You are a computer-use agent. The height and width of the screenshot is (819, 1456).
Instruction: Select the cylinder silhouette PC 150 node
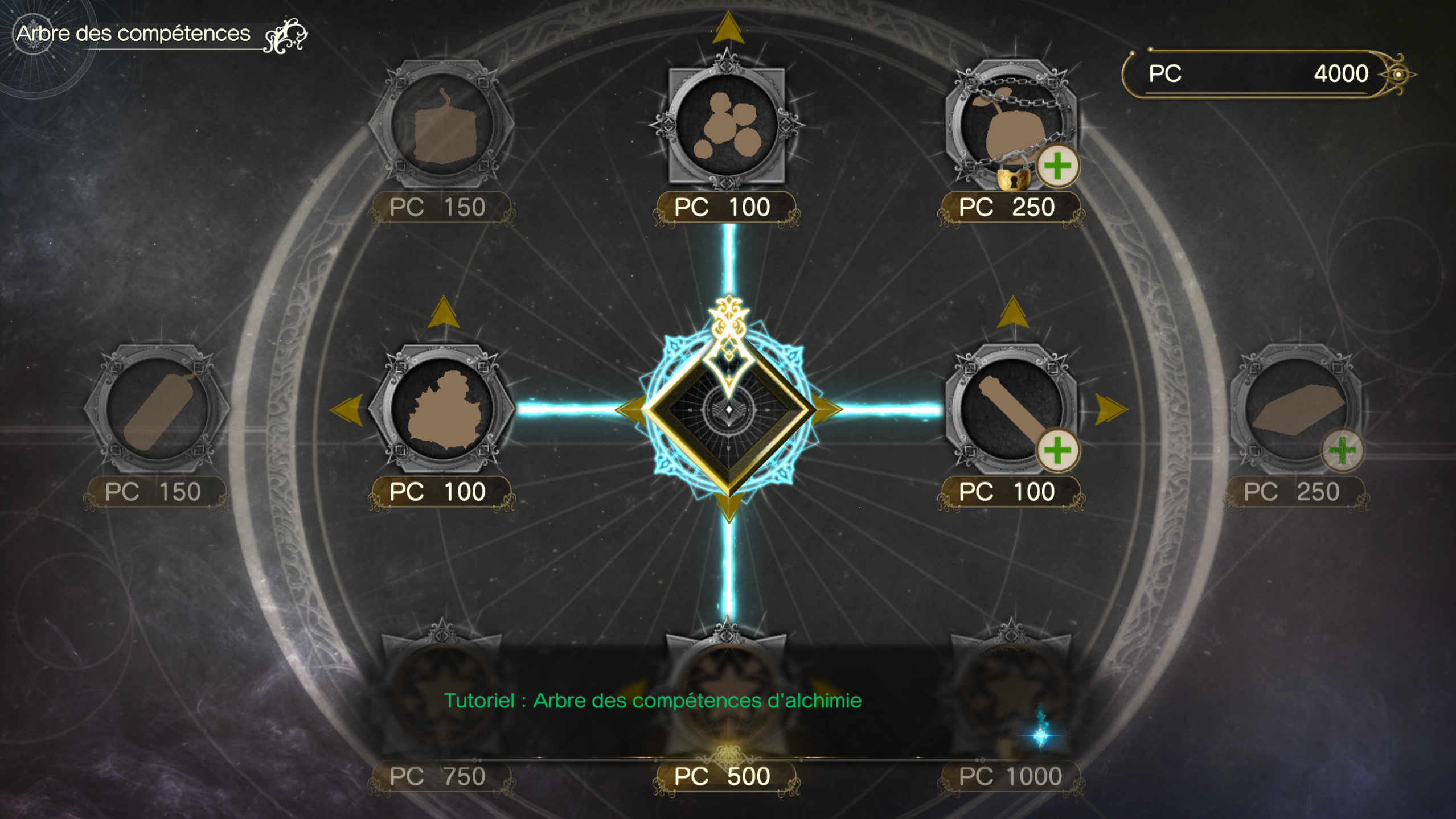[157, 409]
